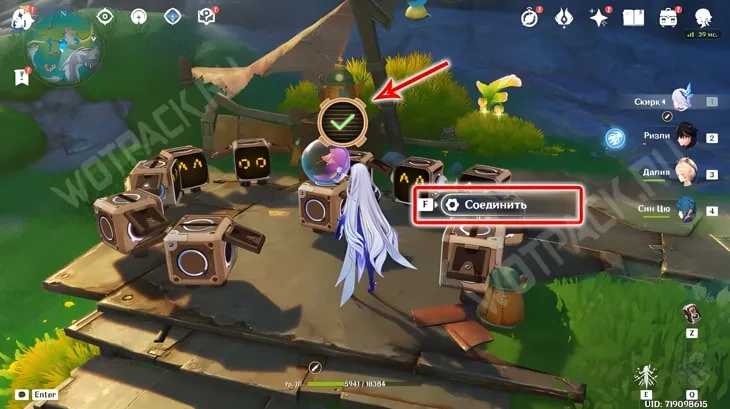Open the chat box speech bubble

click(21, 395)
